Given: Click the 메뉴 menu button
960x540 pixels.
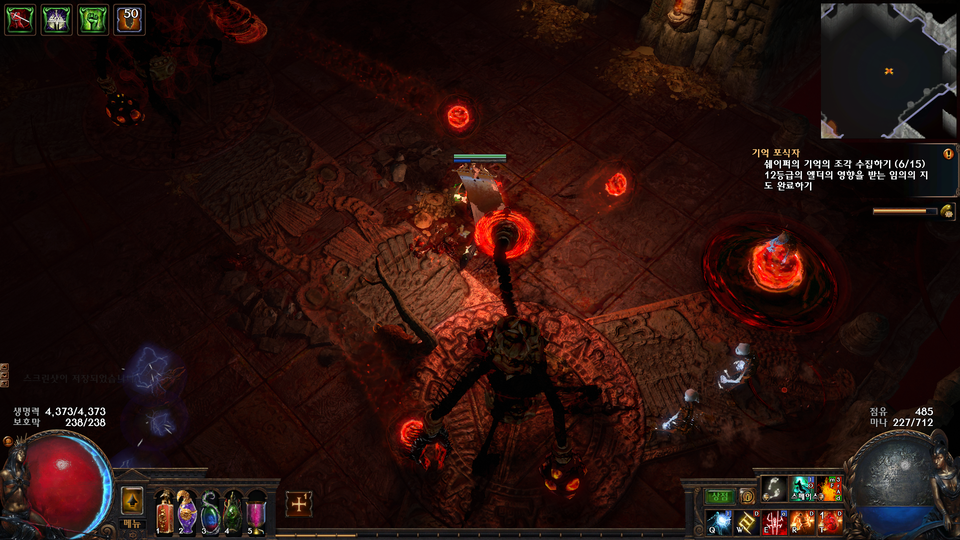Looking at the screenshot, I should tap(133, 523).
